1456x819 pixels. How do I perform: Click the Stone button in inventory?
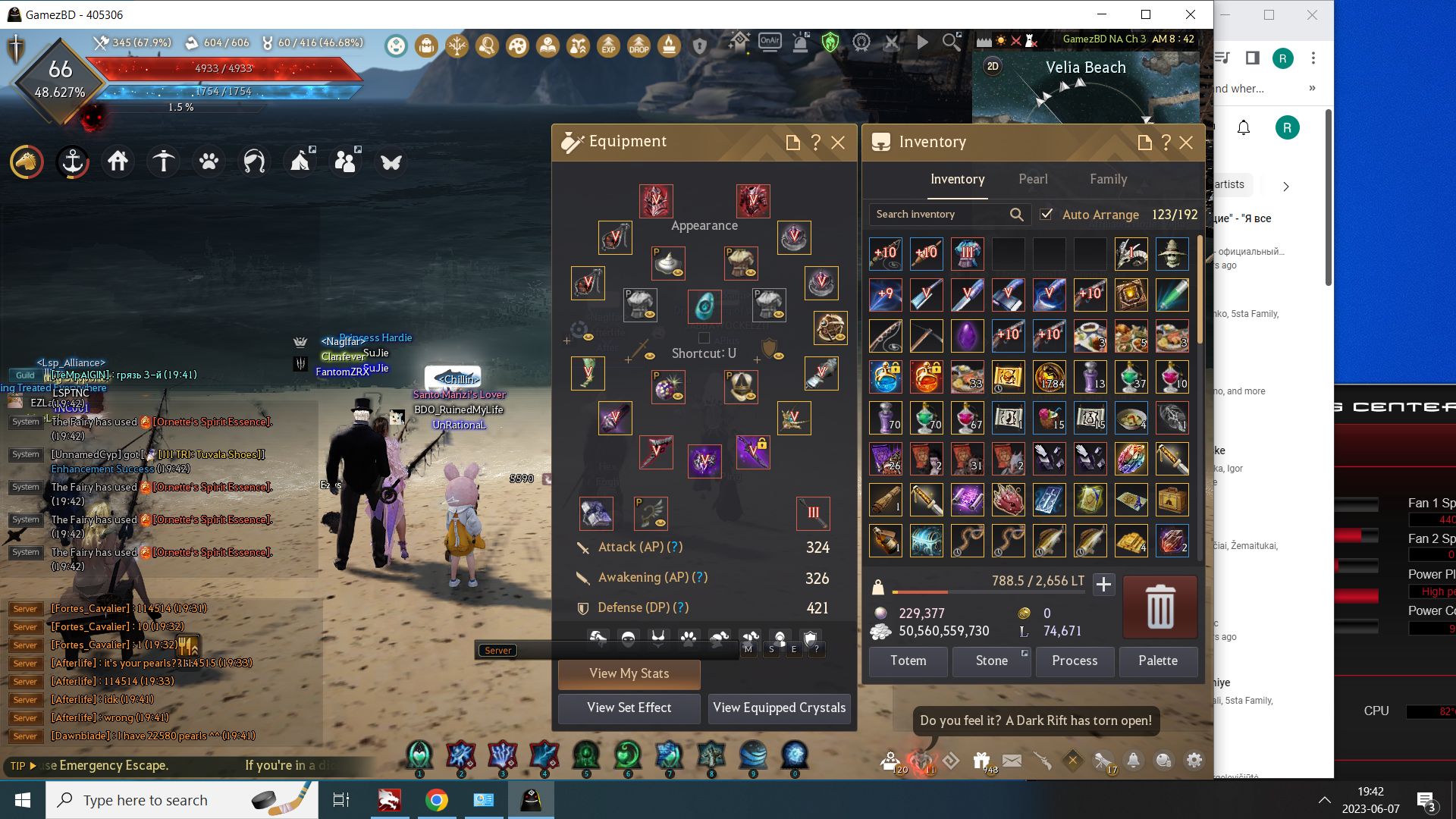tap(991, 661)
